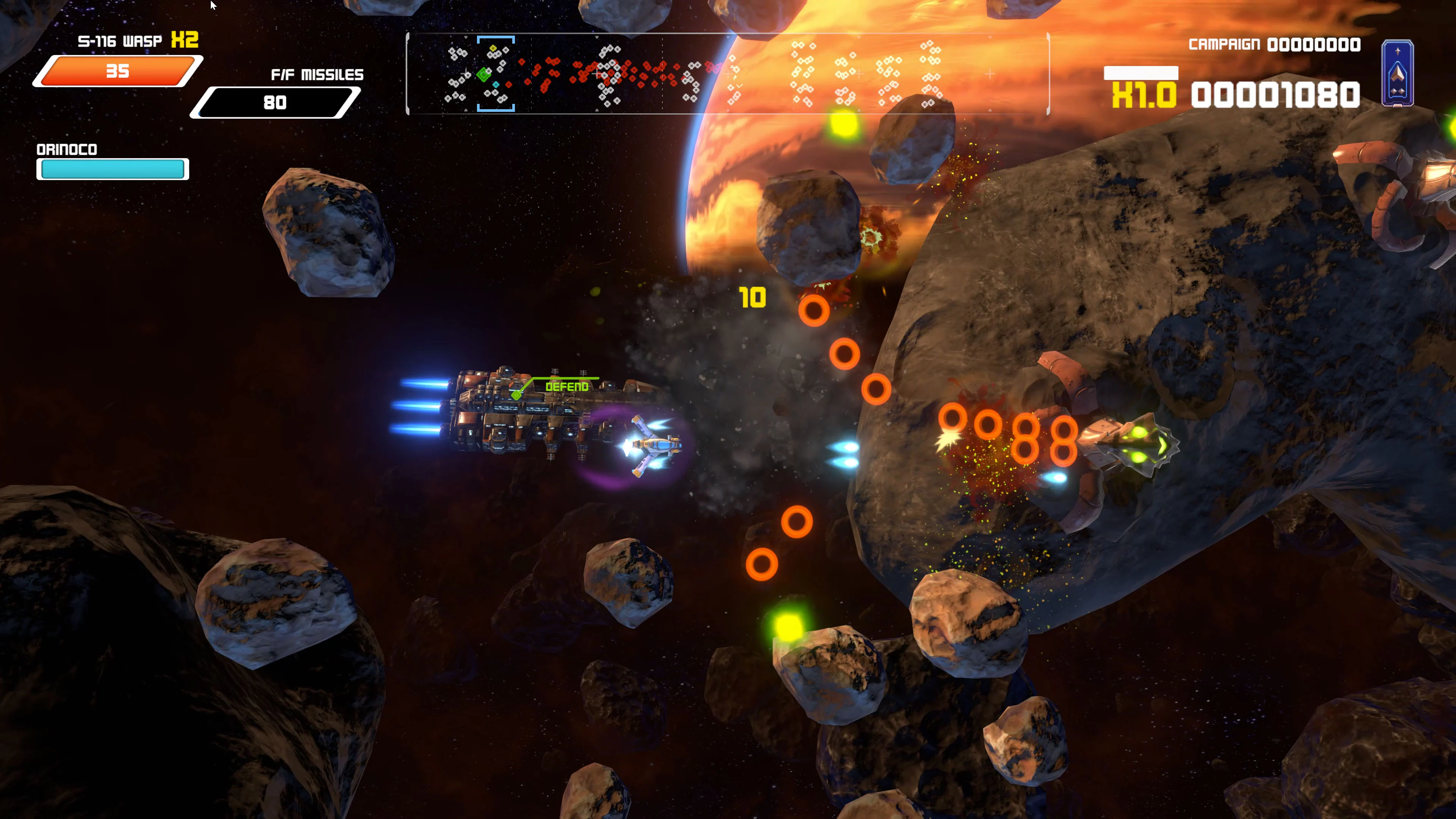Click the F/F MISSILES label
The width and height of the screenshot is (1456, 819).
coord(318,74)
